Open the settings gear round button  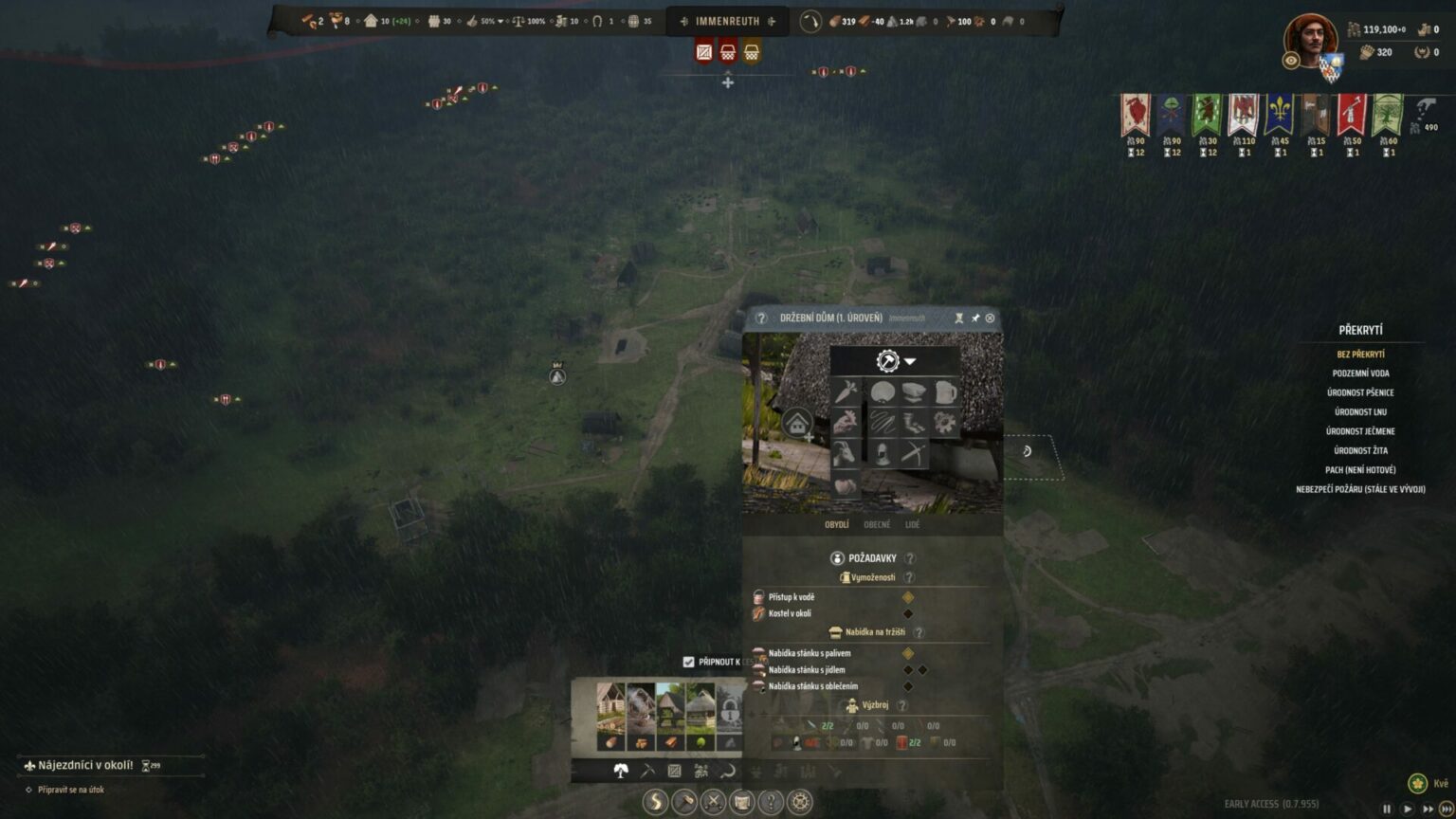coord(800,803)
